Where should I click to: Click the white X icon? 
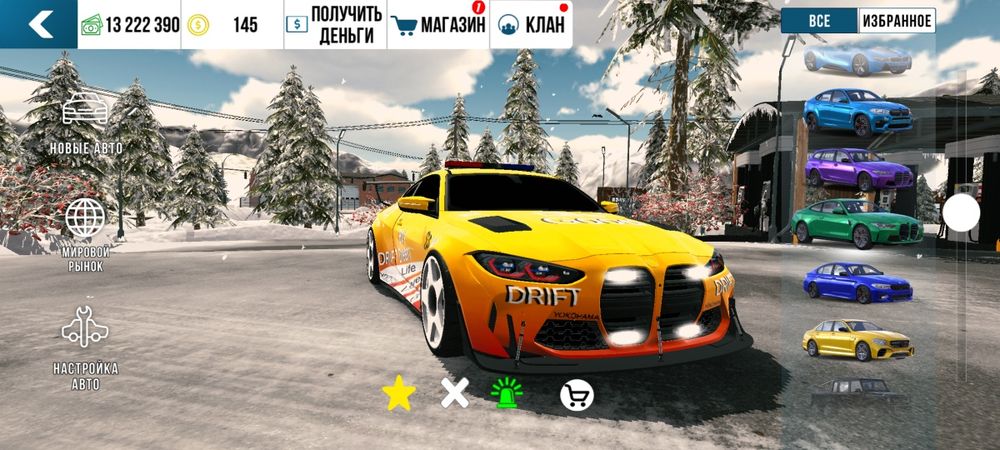[x=455, y=395]
